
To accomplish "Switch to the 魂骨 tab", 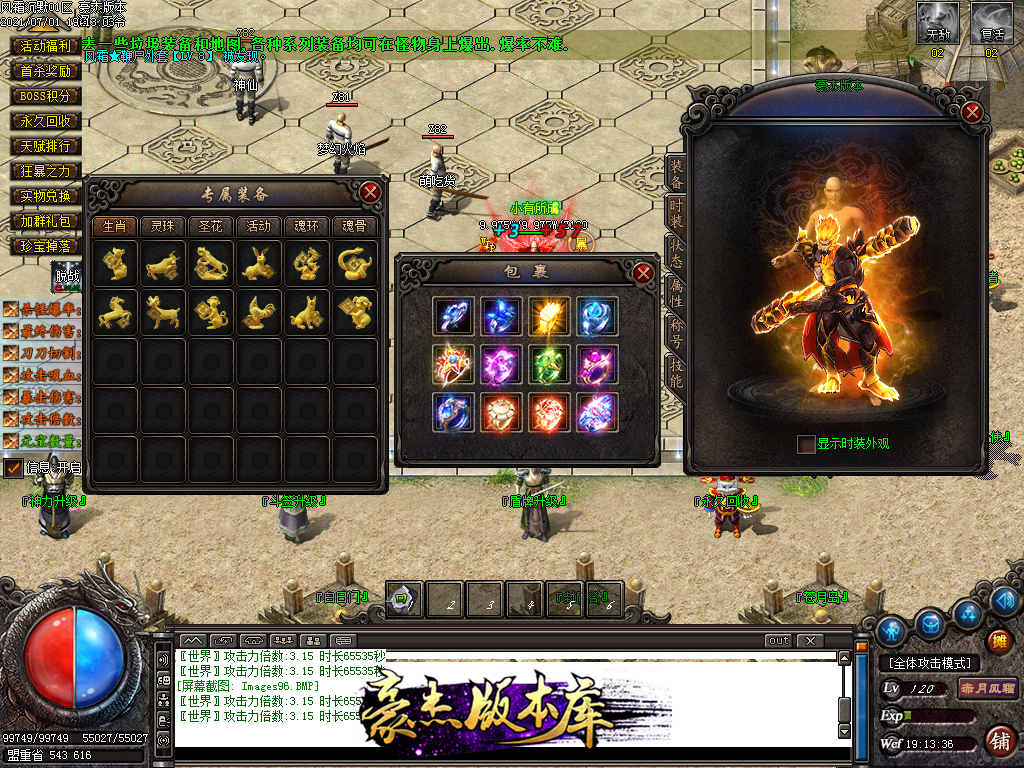I will 354,226.
